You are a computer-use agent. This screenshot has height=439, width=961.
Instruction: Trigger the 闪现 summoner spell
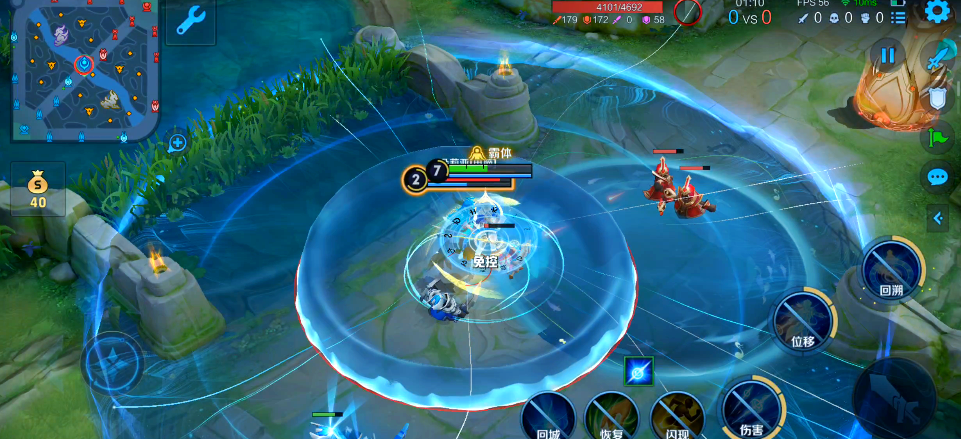click(677, 417)
